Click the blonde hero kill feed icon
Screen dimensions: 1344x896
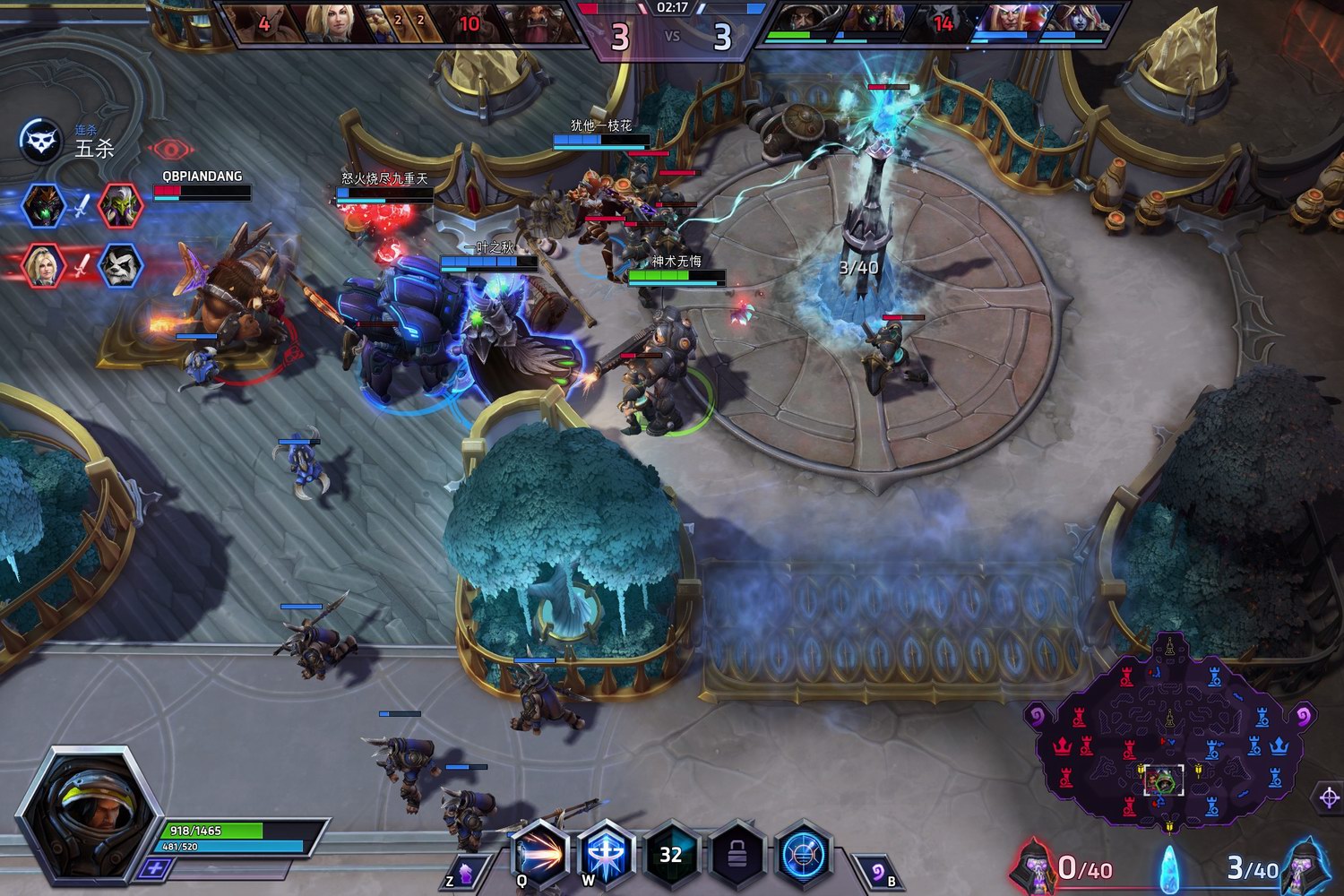pos(43,264)
